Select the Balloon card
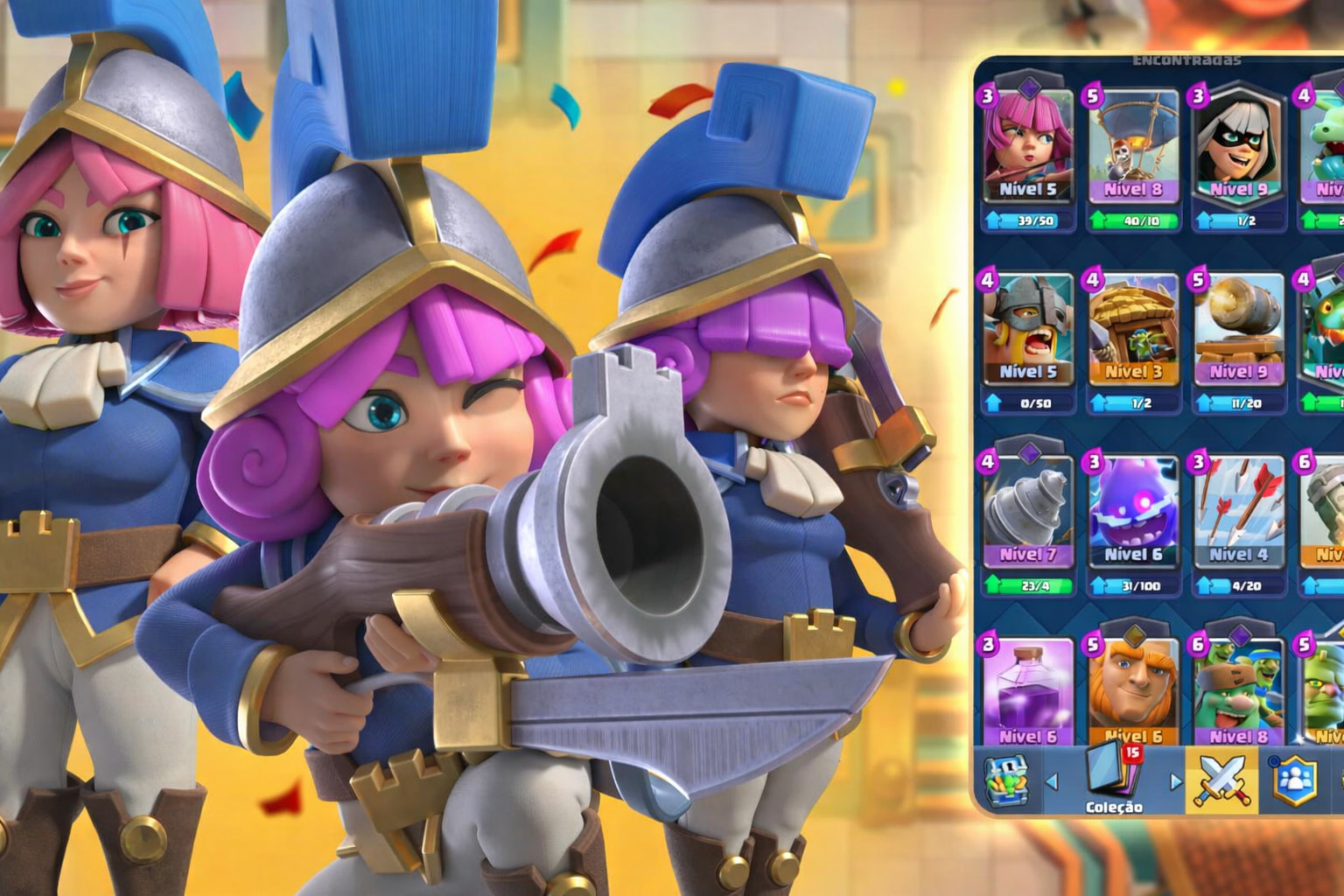The image size is (1344, 896). click(1133, 149)
